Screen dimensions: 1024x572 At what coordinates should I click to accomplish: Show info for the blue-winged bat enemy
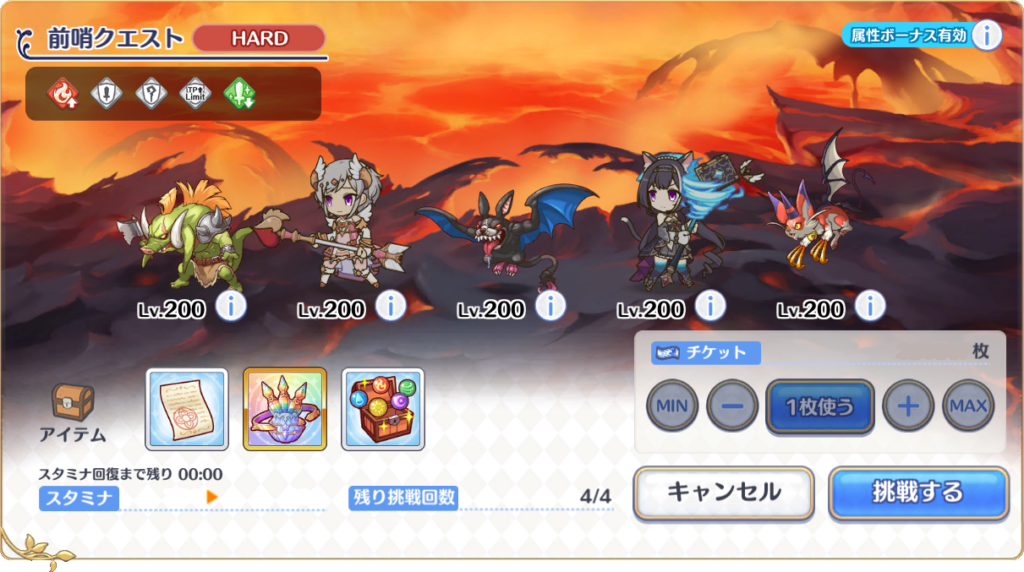(551, 306)
